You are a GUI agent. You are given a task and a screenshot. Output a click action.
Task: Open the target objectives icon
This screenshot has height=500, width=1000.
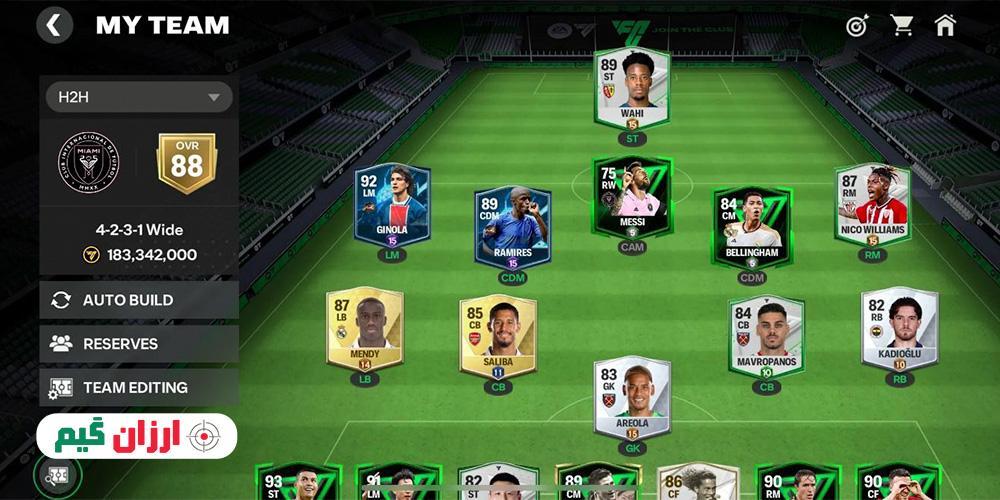click(857, 26)
